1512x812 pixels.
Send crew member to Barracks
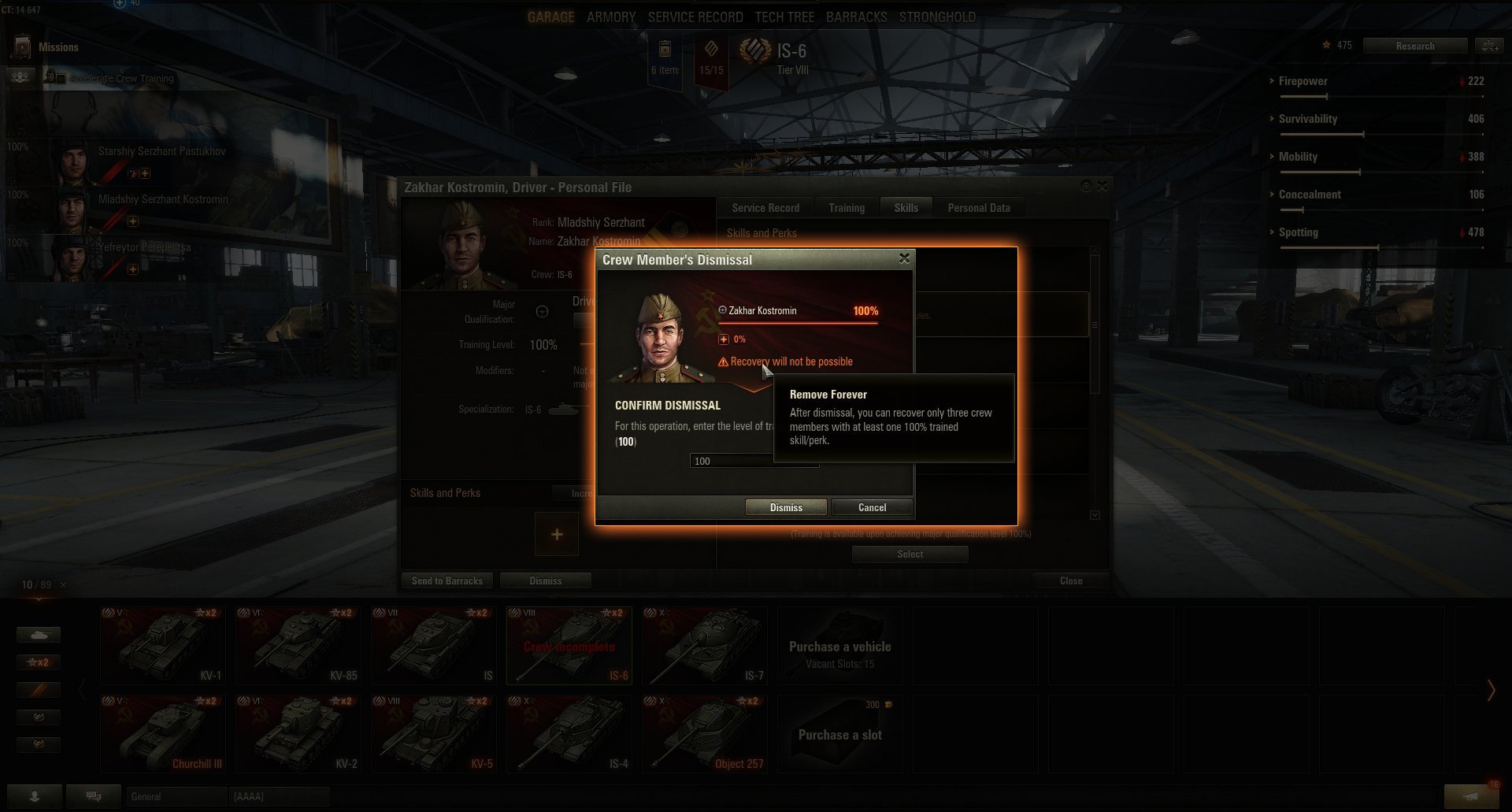pyautogui.click(x=447, y=581)
